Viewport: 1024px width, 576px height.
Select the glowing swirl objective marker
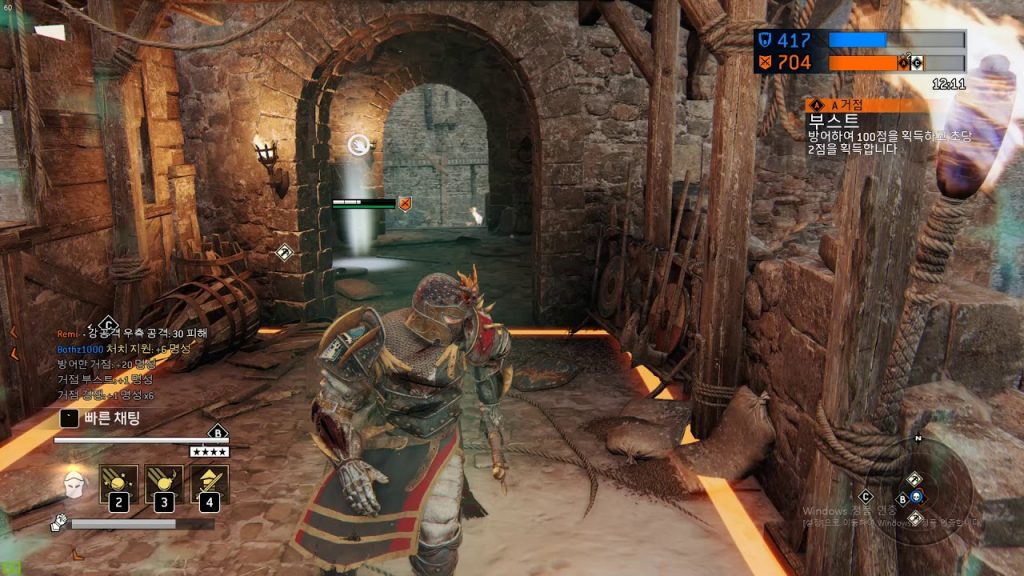(359, 146)
